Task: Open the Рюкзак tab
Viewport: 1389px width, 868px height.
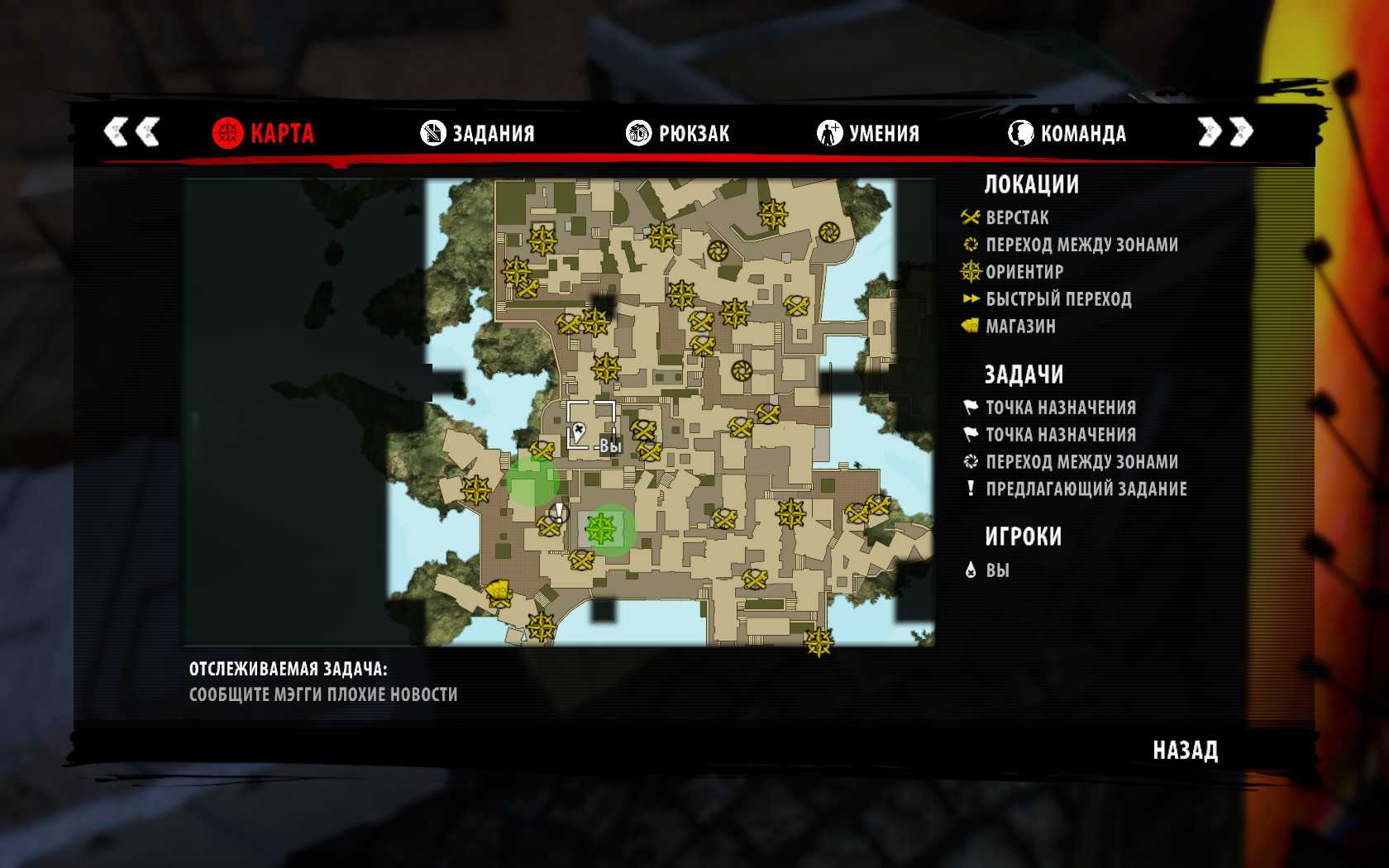Action: (x=678, y=133)
